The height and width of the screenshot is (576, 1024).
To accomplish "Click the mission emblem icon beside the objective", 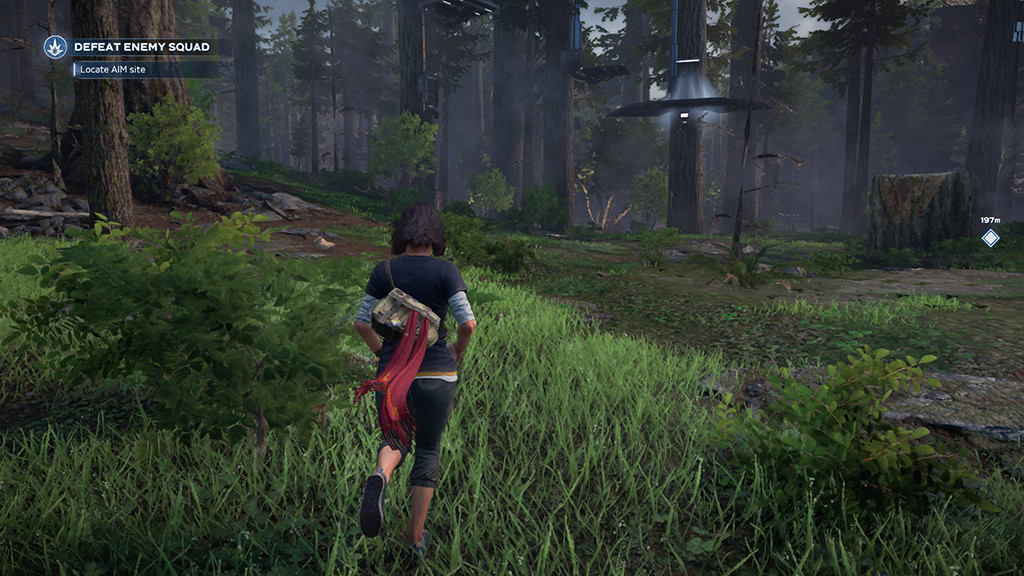I will (56, 47).
